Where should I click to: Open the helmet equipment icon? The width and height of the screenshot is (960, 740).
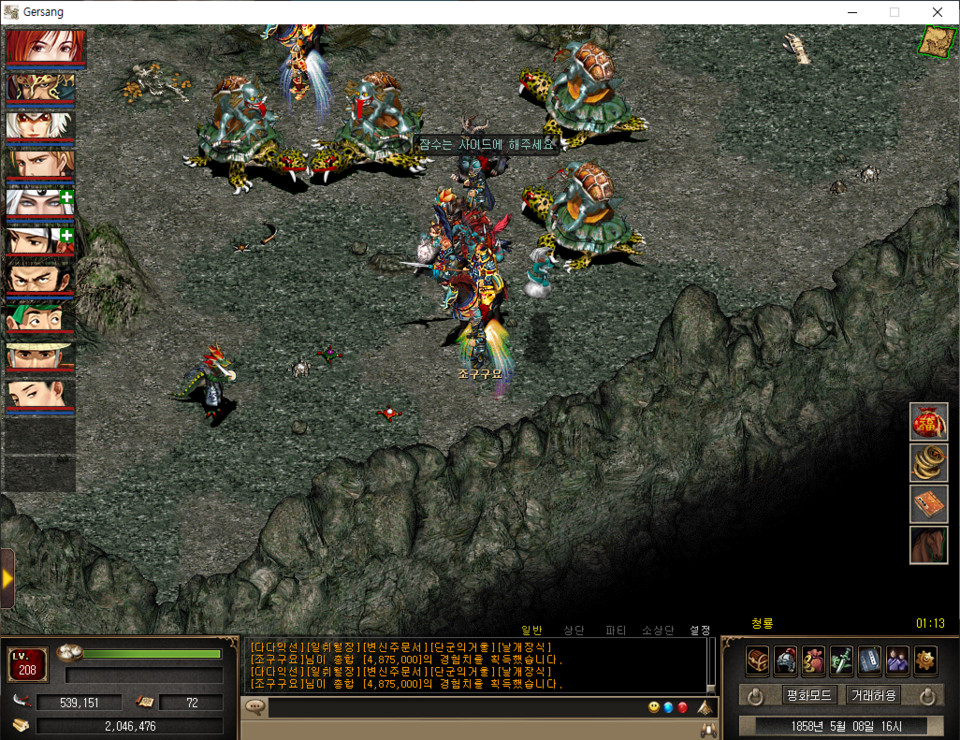tap(786, 660)
